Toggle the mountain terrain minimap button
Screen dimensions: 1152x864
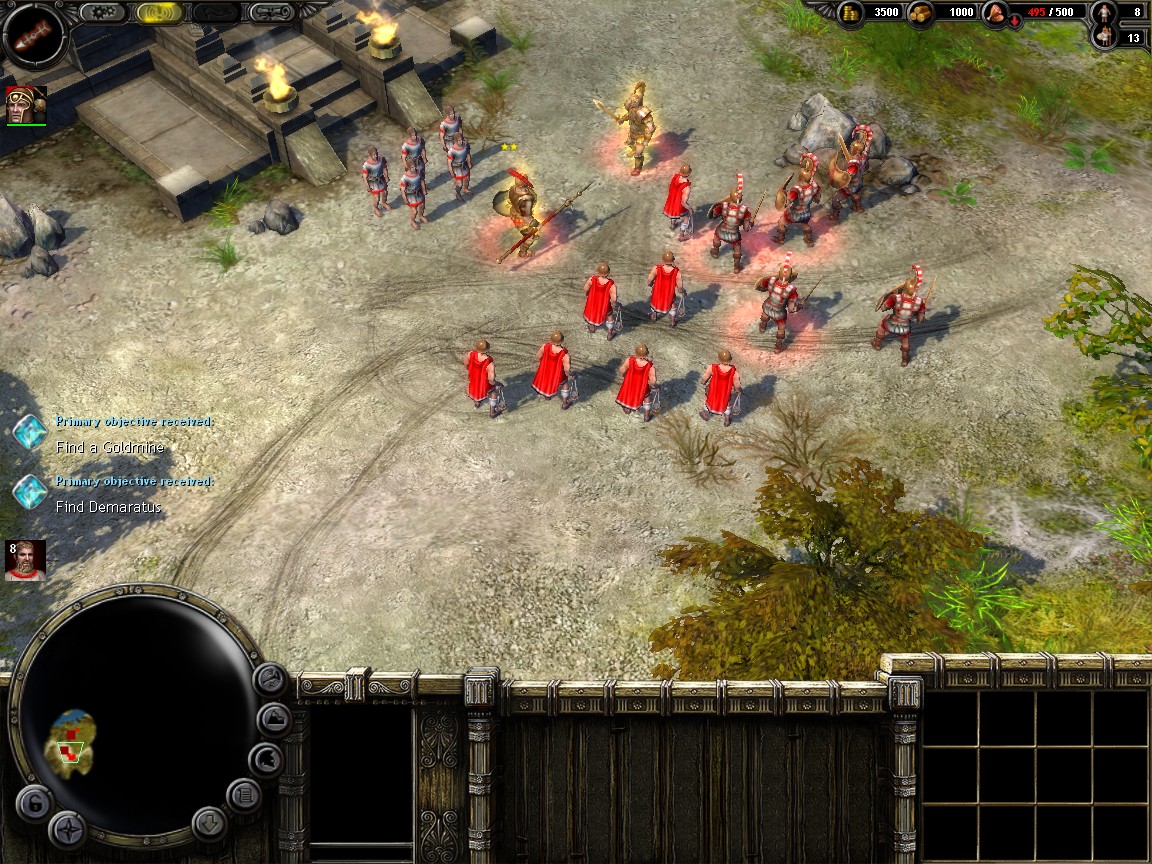273,719
